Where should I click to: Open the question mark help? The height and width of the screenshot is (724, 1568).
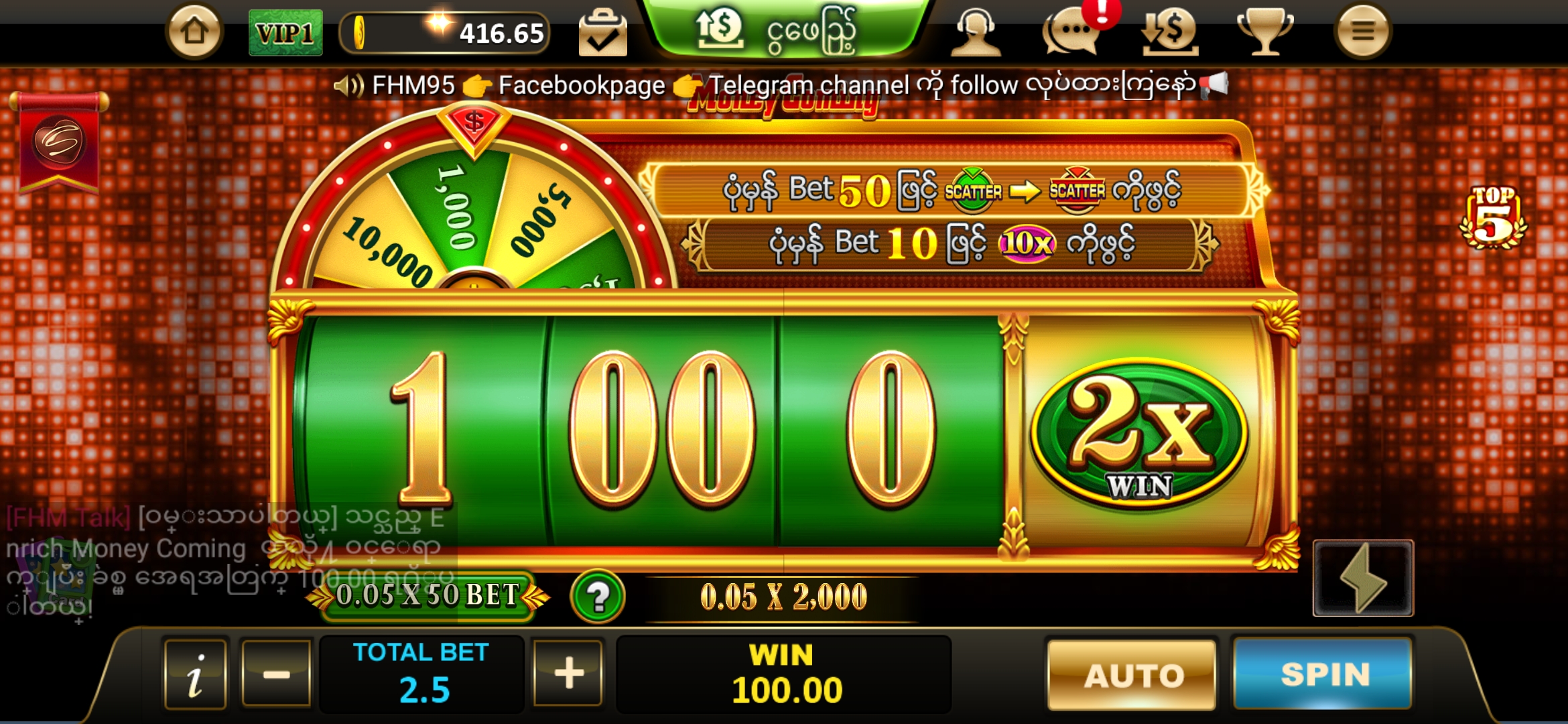tap(598, 596)
